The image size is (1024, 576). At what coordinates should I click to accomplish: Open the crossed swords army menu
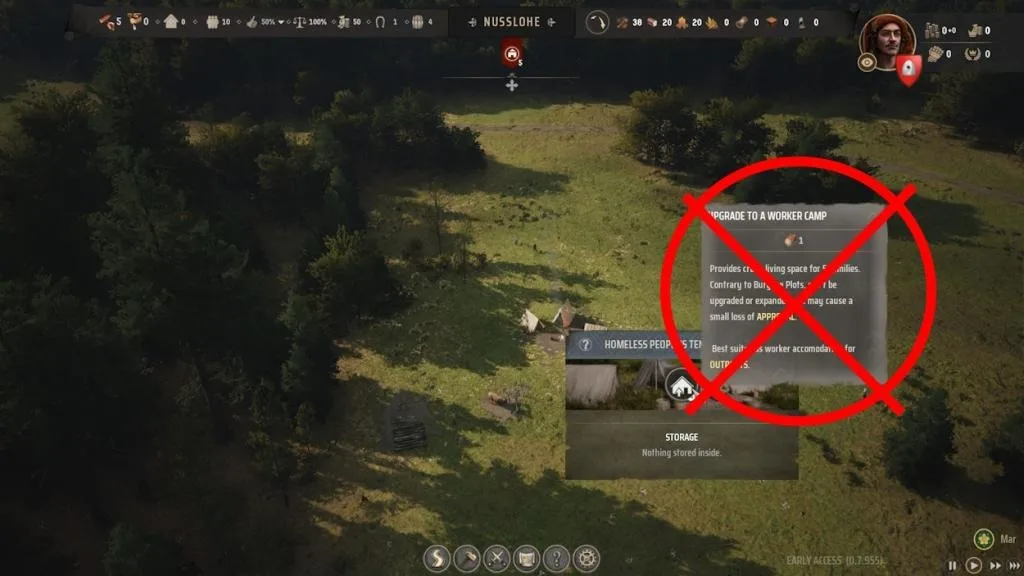pos(497,558)
